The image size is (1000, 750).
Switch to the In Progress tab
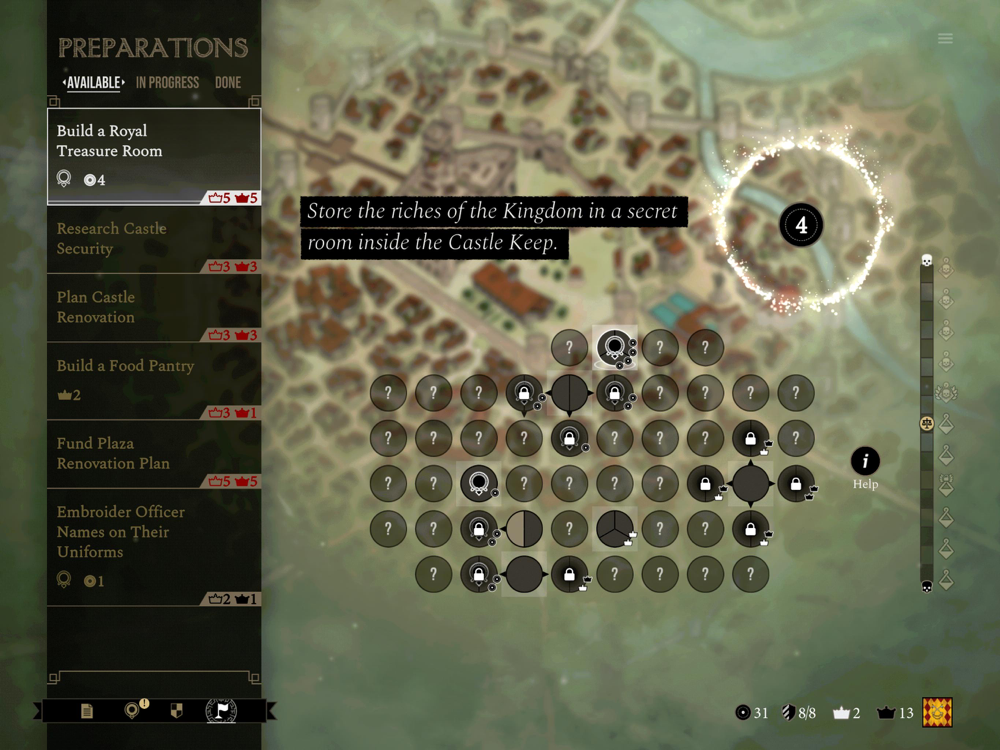167,83
